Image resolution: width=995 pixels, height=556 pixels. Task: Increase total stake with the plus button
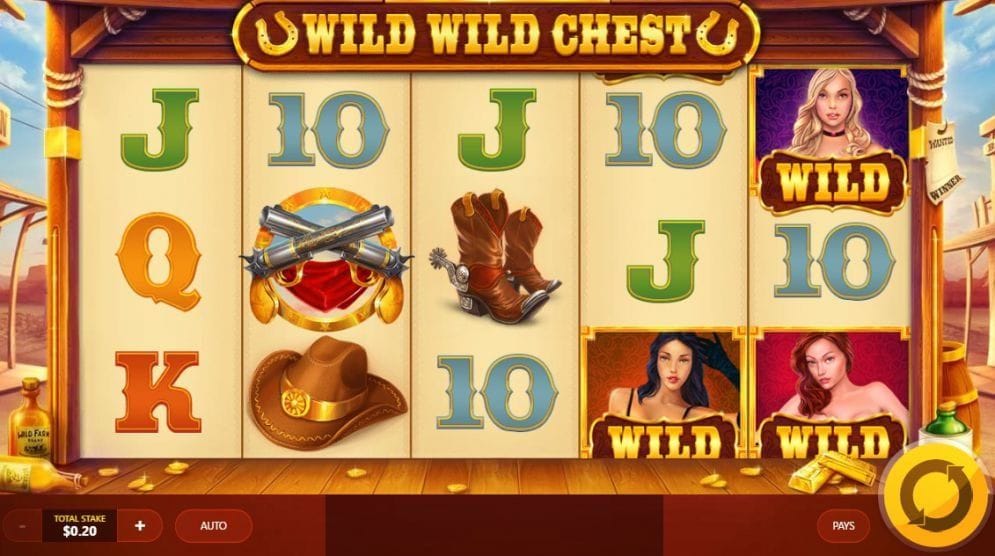point(140,525)
